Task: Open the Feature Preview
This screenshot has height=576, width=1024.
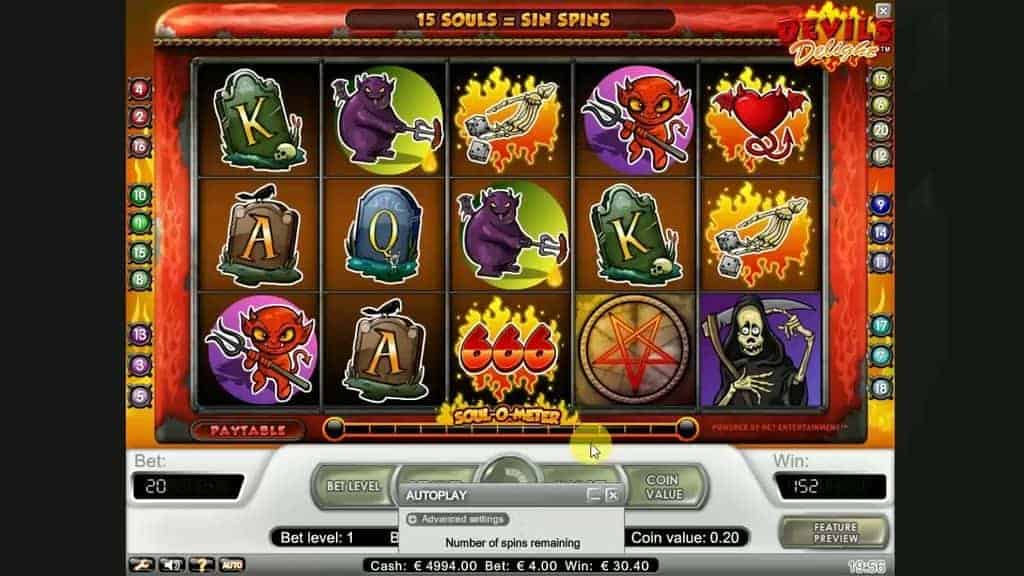Action: [x=835, y=531]
